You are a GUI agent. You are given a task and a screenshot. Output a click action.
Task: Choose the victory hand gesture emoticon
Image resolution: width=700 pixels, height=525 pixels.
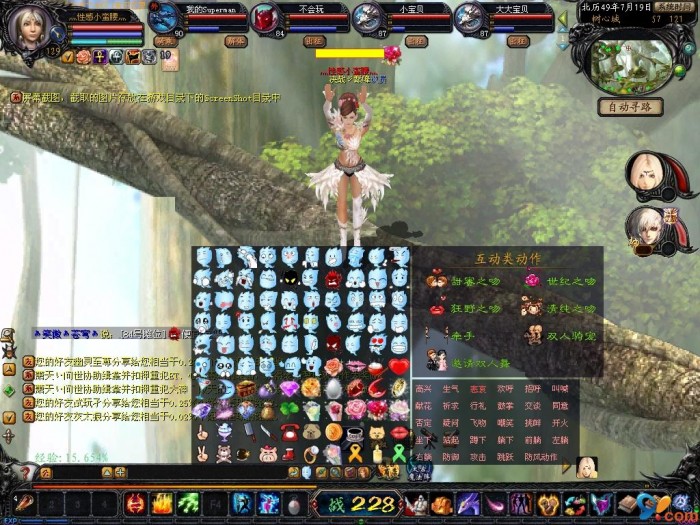tap(203, 453)
